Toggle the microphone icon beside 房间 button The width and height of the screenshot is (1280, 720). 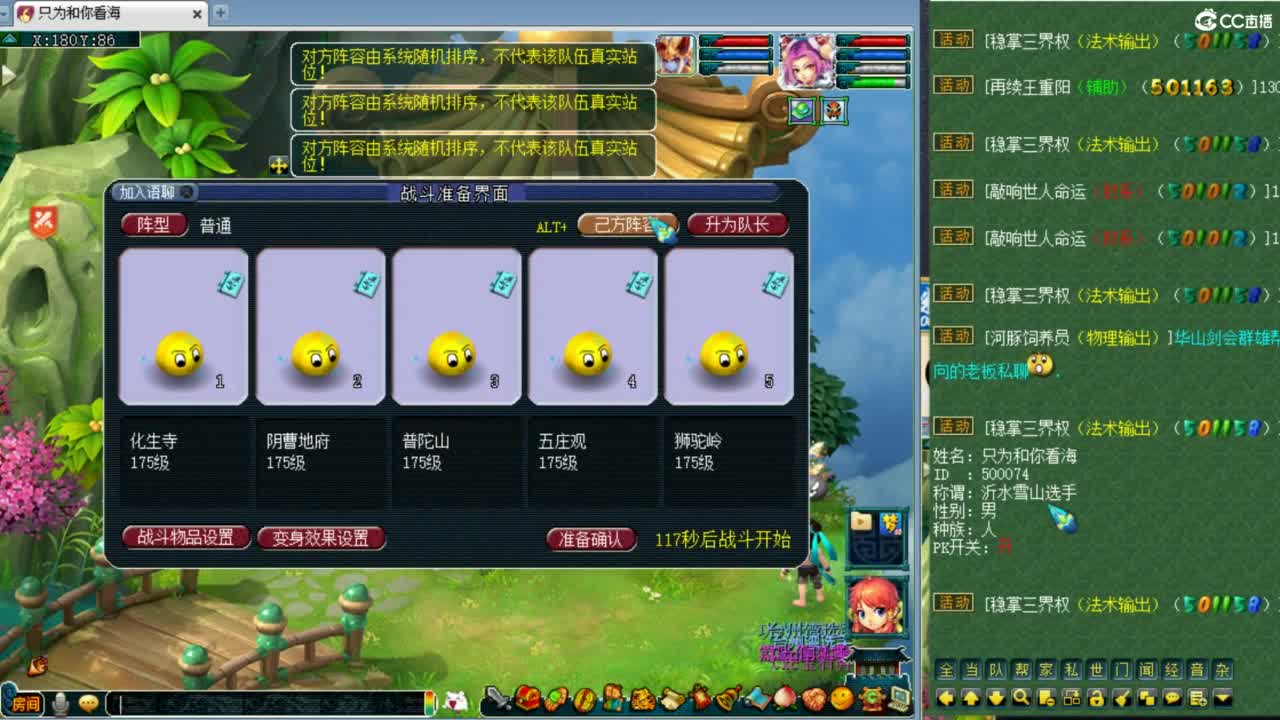pos(60,704)
